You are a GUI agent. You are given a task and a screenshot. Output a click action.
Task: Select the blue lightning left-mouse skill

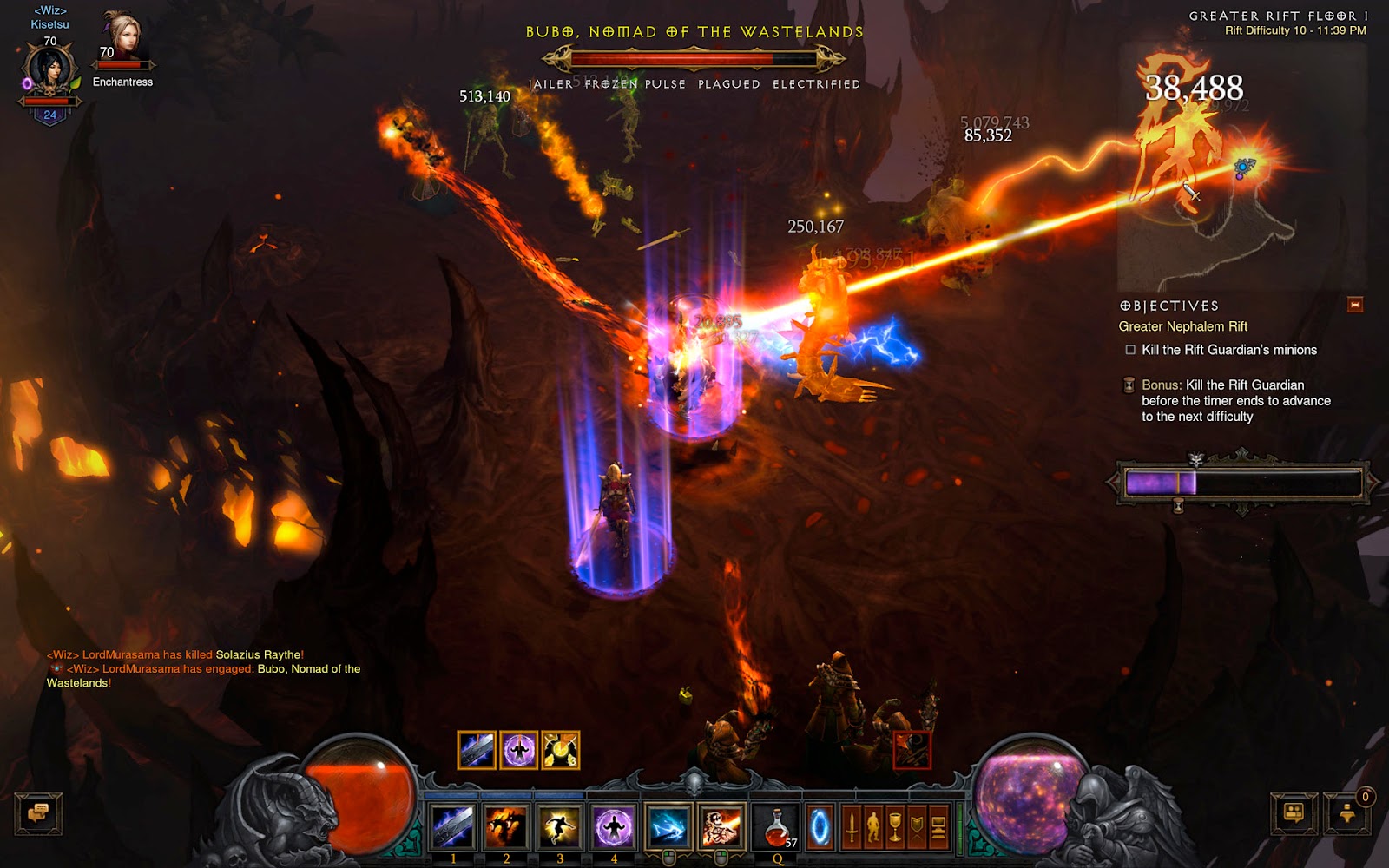click(668, 827)
